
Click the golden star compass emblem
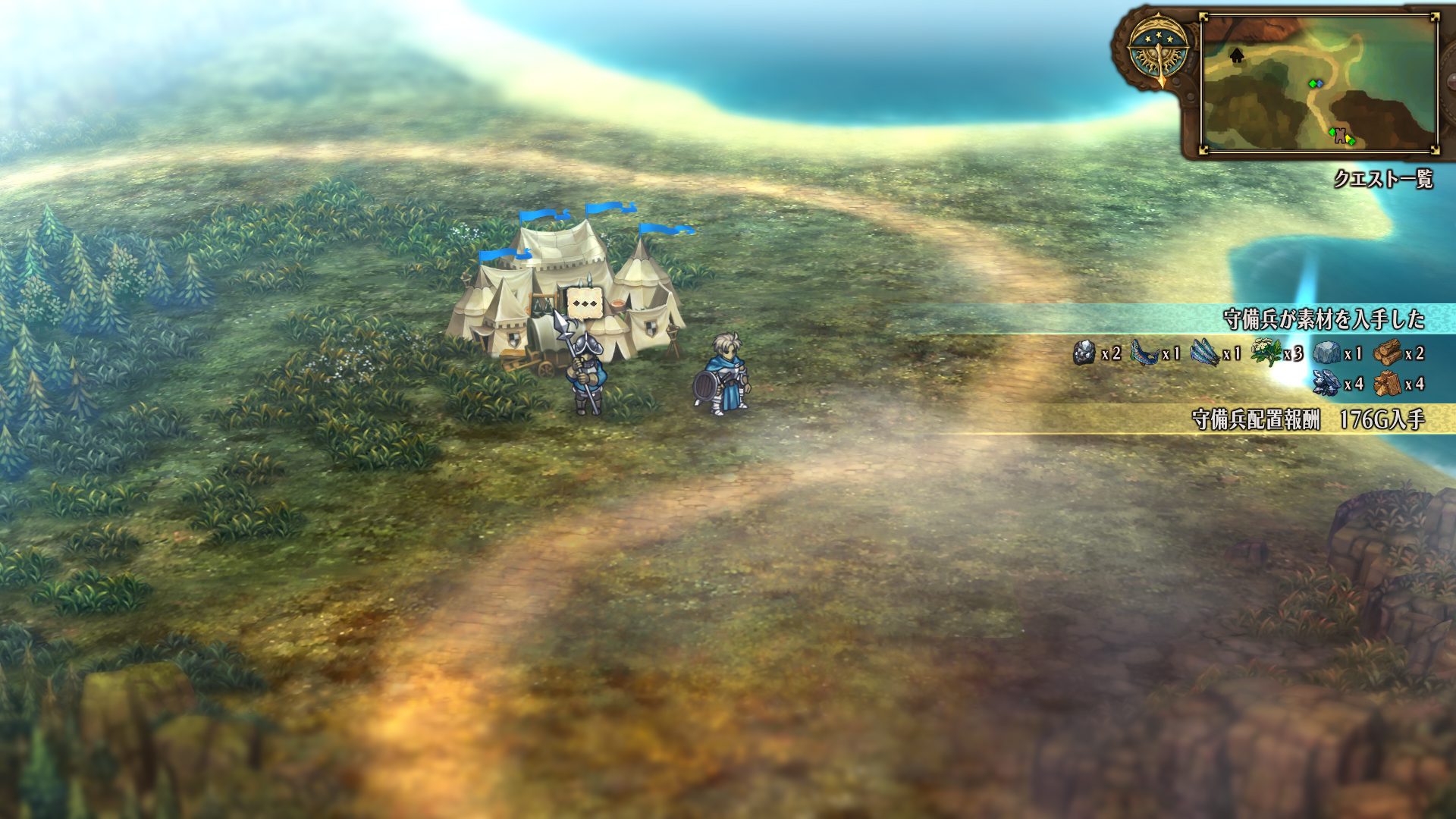coord(1157,51)
